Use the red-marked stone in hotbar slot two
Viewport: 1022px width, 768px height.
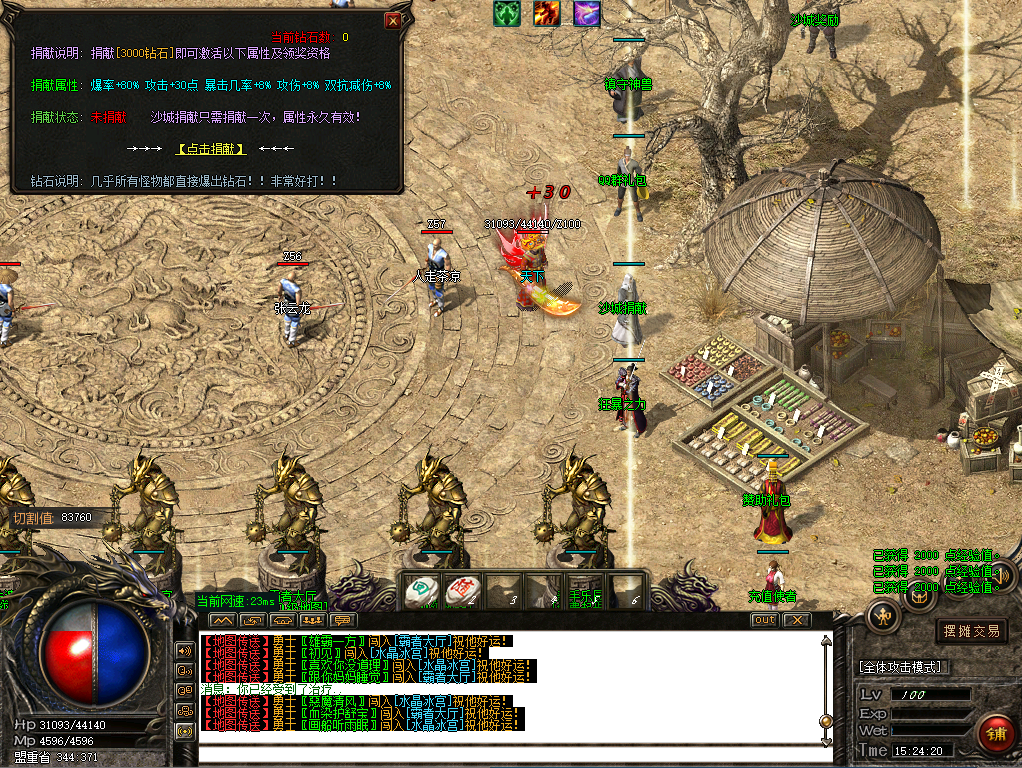(461, 591)
